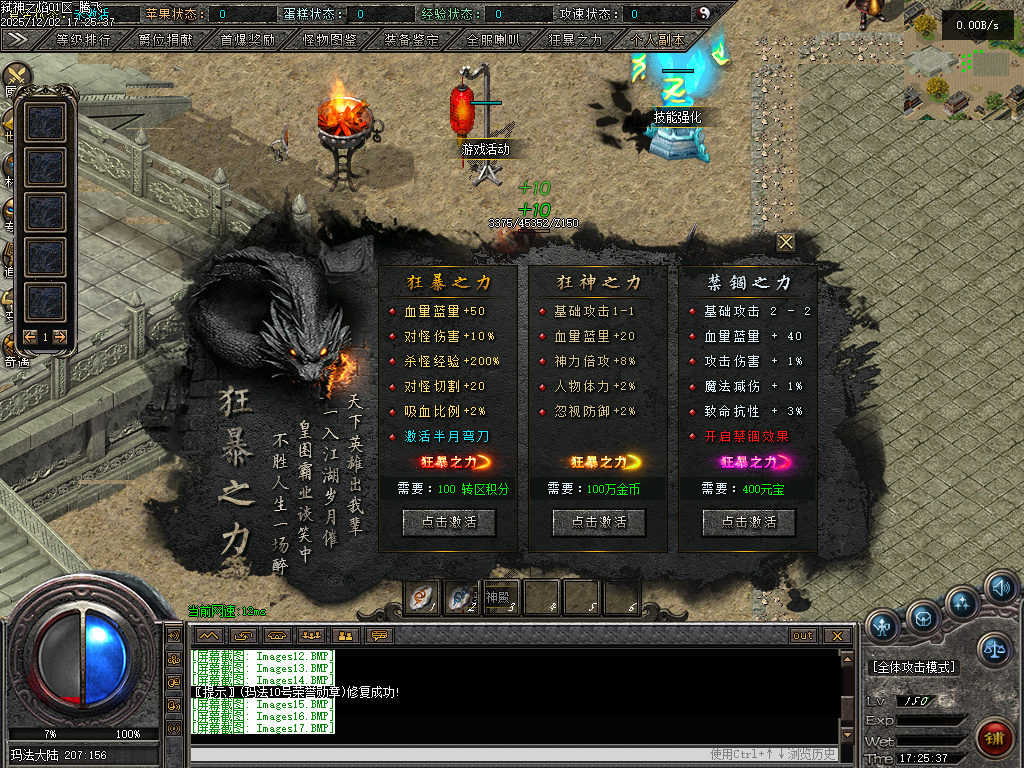This screenshot has height=768, width=1024.
Task: Activate 狂暴之力 for 100 转区积分
Action: tap(448, 522)
